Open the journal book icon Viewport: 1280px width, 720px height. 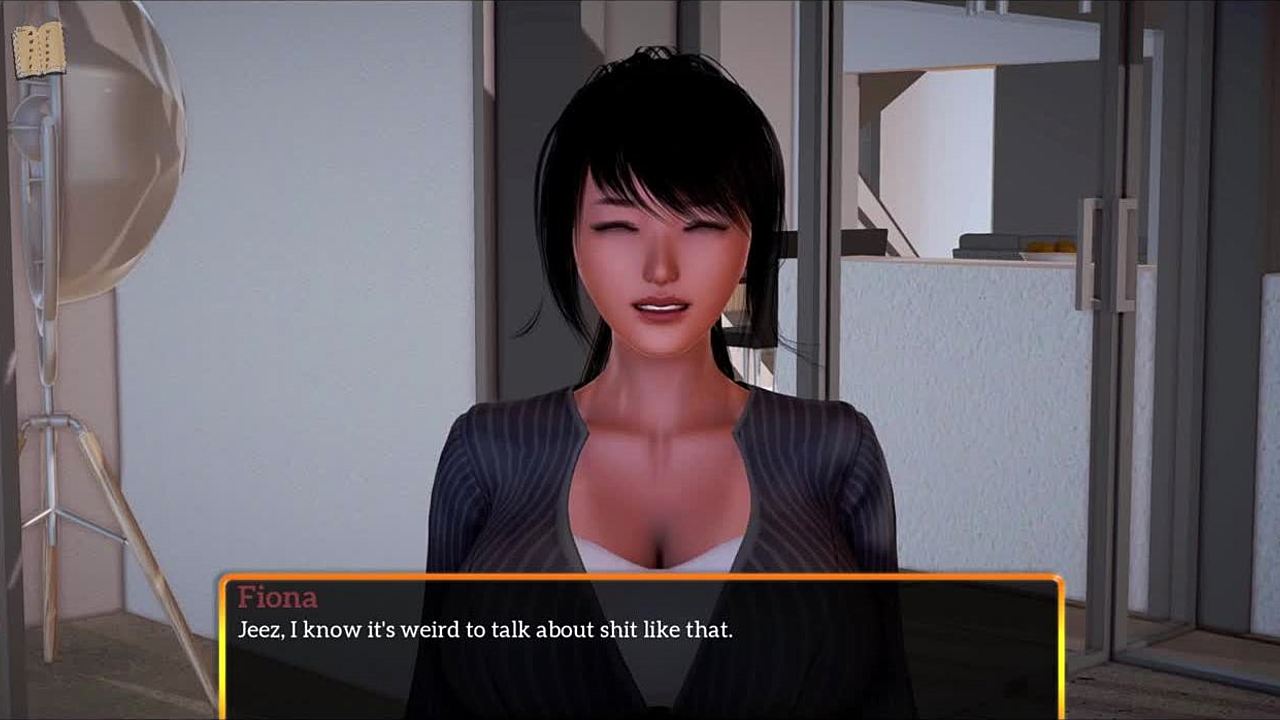pos(39,49)
